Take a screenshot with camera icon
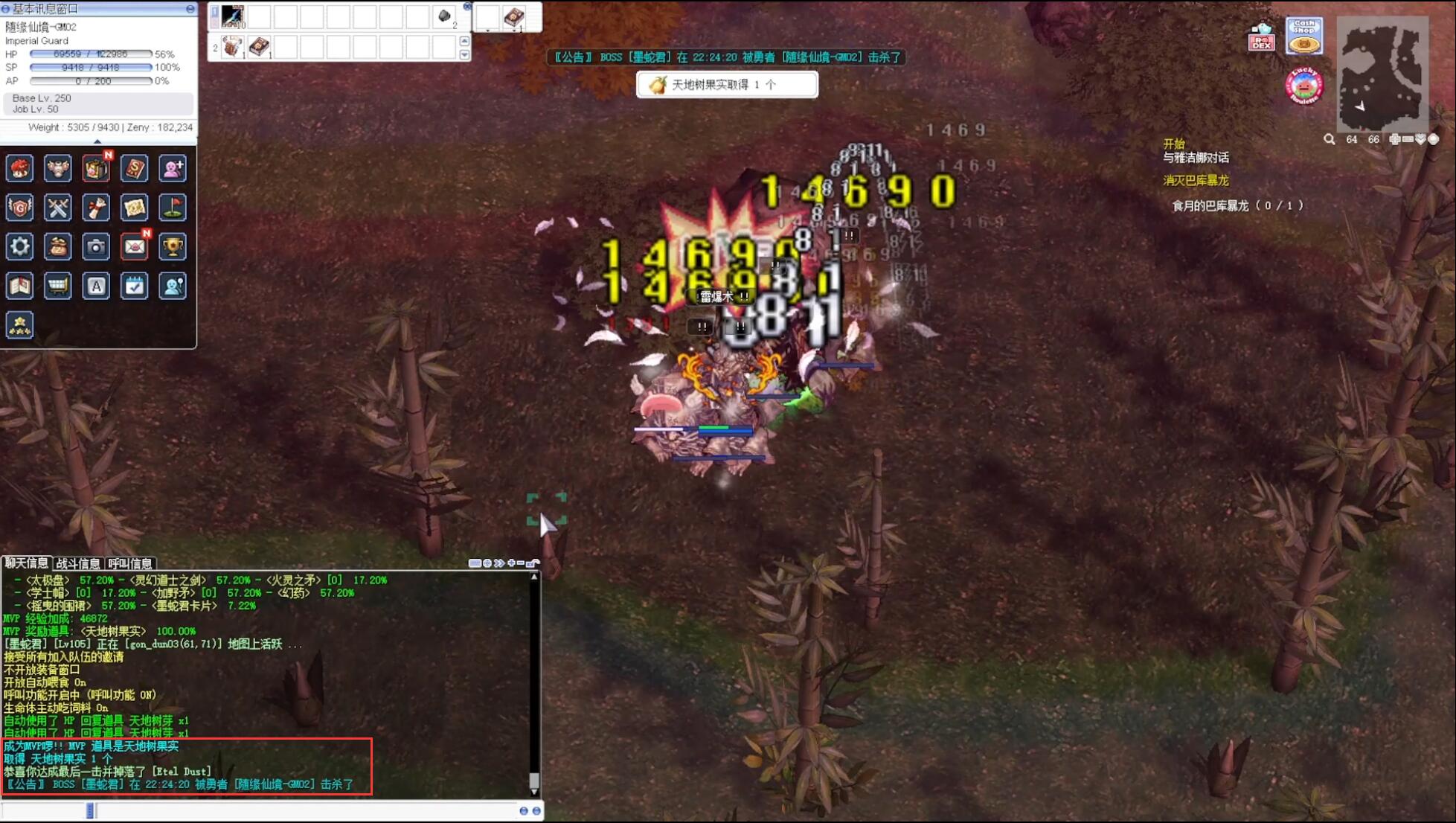This screenshot has width=1456, height=823. point(96,246)
